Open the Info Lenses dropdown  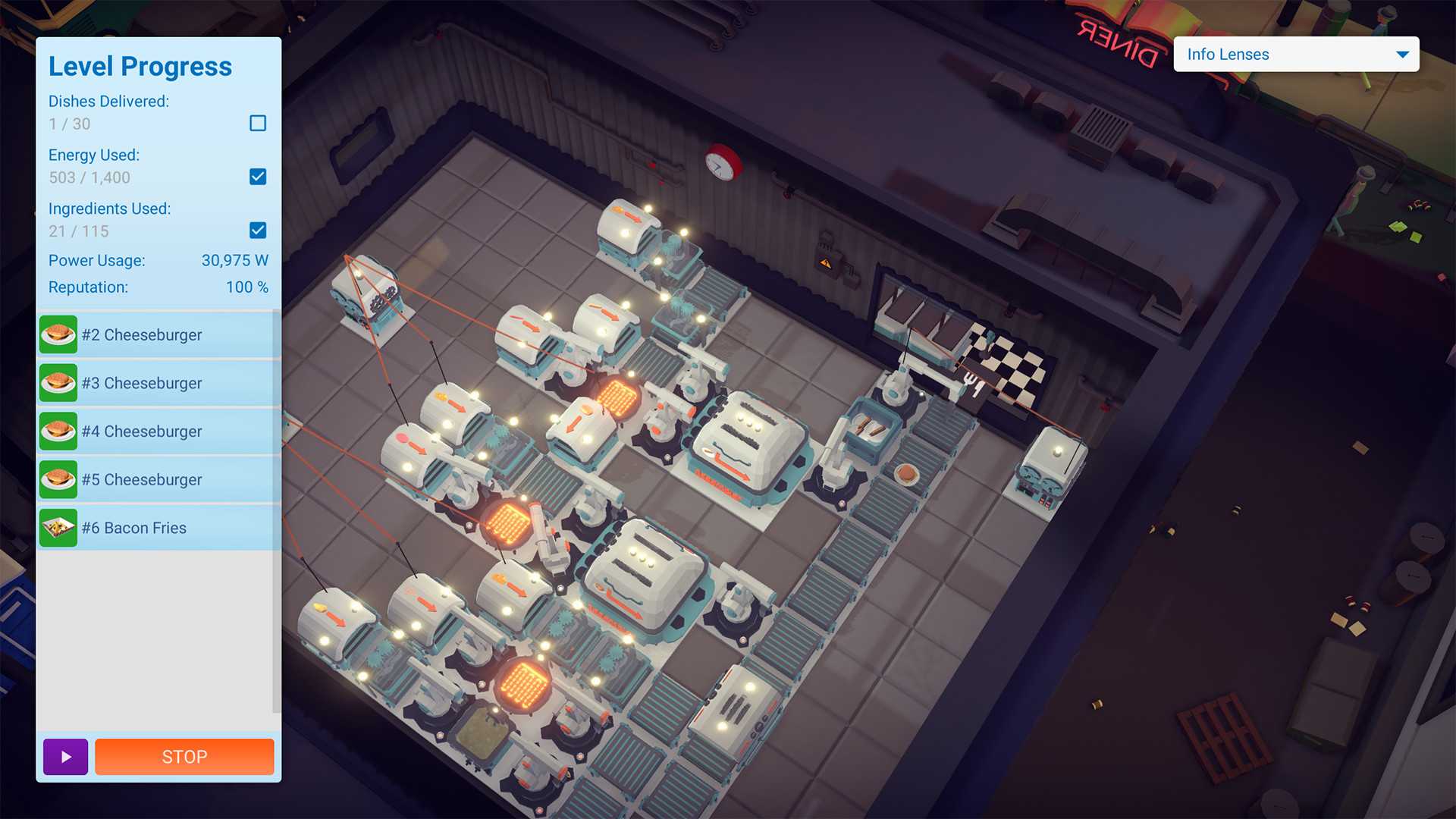pyautogui.click(x=1295, y=54)
